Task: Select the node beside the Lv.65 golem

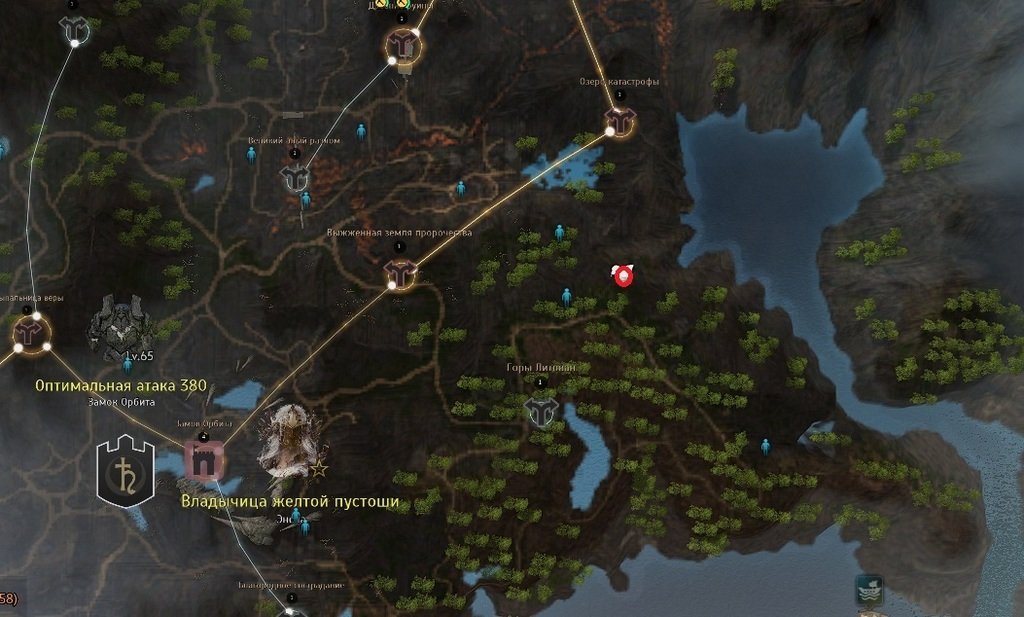Action: 32,332
